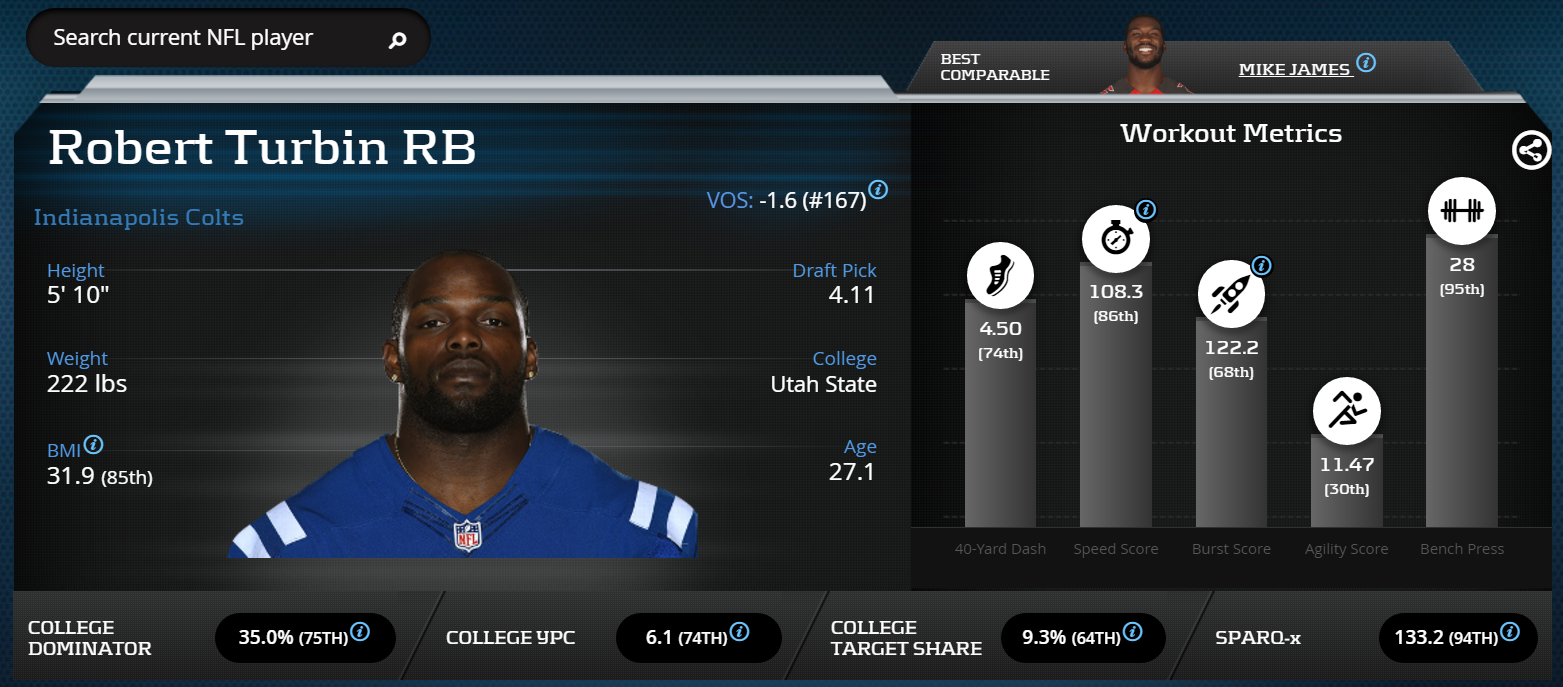Open the Speed Score info icon
Image resolution: width=1563 pixels, height=687 pixels.
[1147, 210]
